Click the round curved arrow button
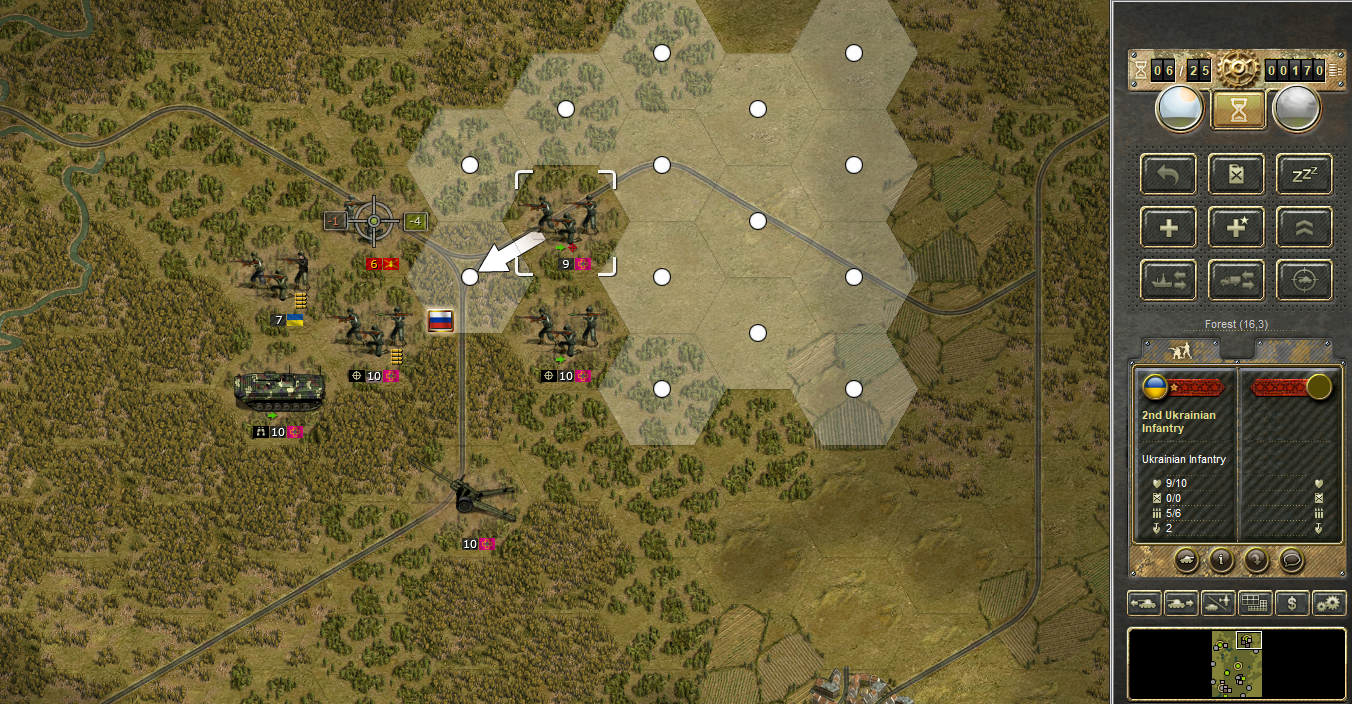The height and width of the screenshot is (704, 1352). tap(1256, 560)
